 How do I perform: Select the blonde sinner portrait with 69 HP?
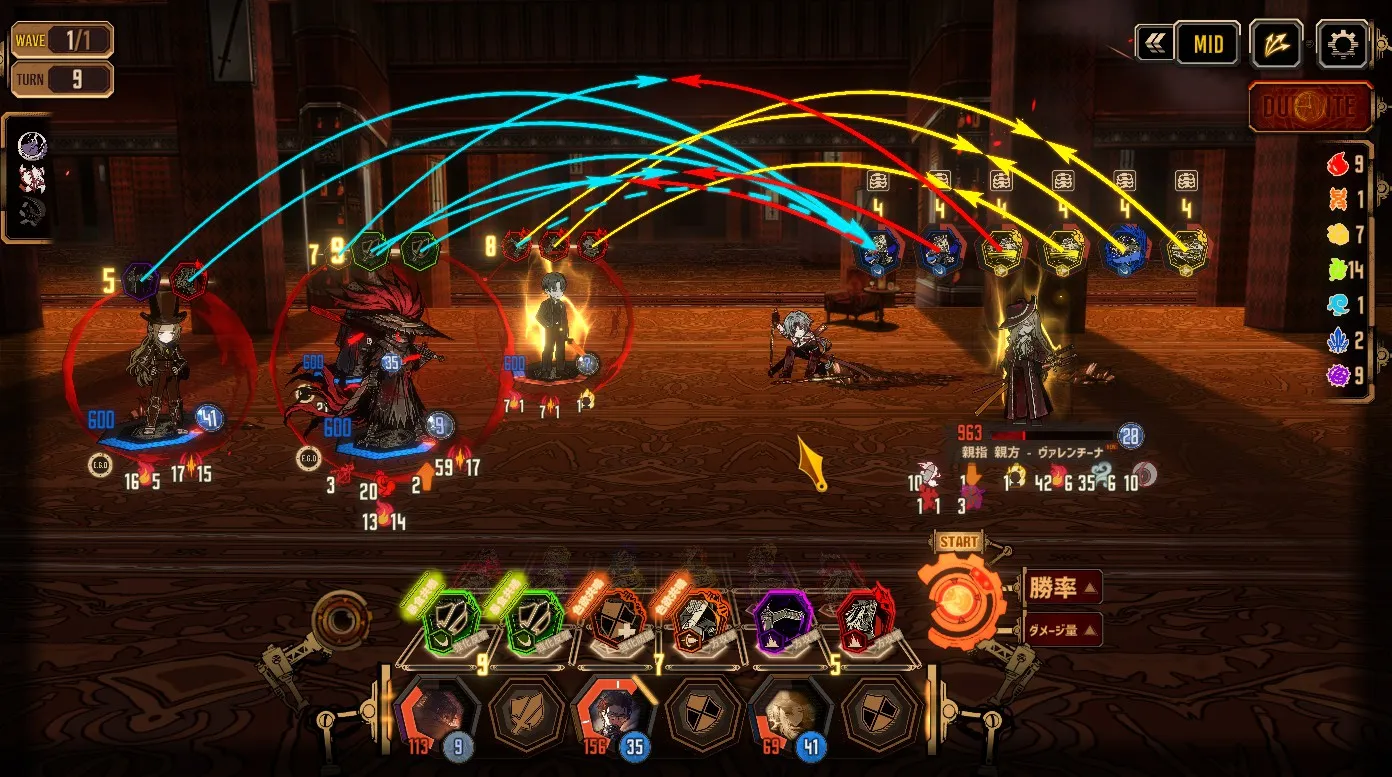point(789,713)
